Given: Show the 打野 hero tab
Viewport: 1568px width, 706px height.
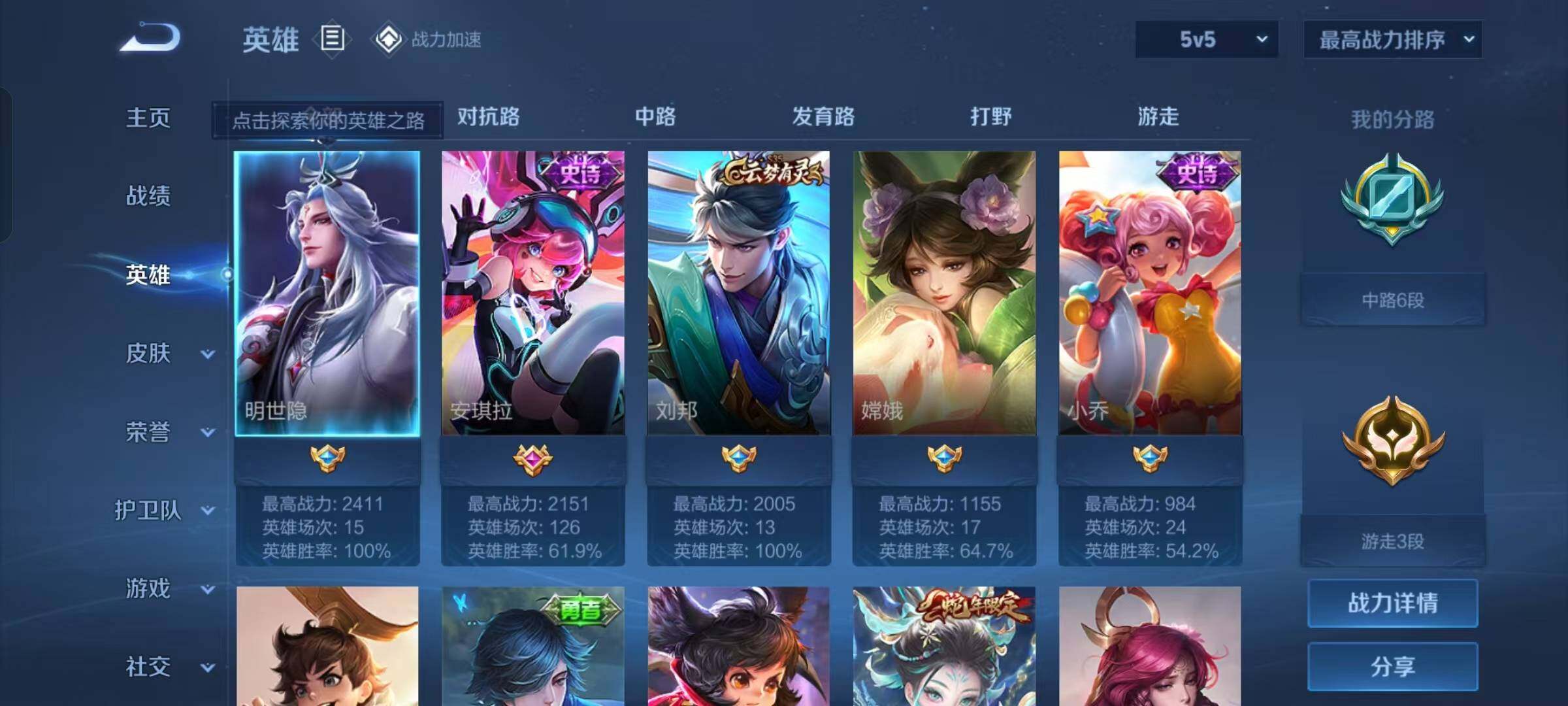Looking at the screenshot, I should pos(990,117).
